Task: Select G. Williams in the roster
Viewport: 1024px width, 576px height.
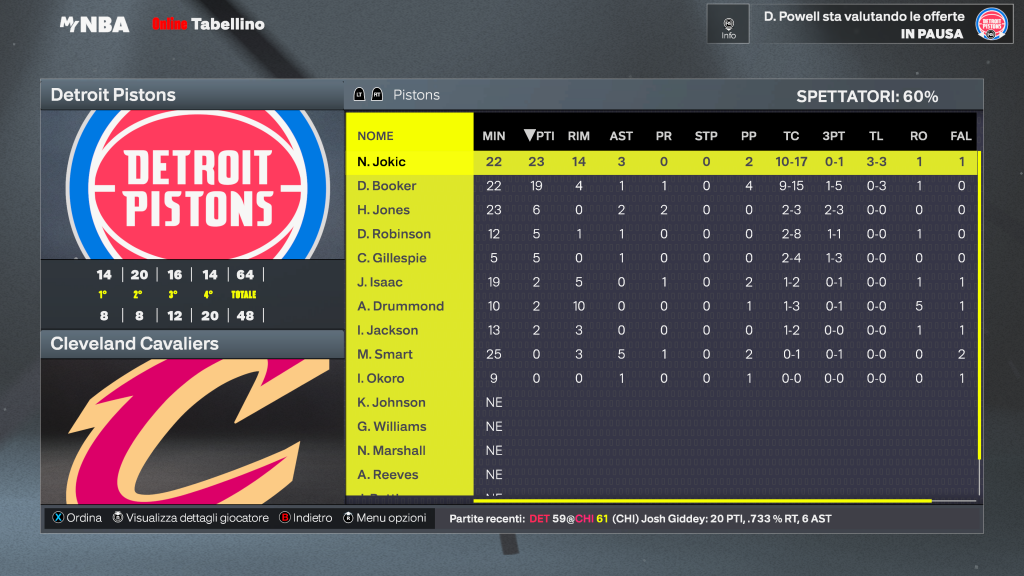Action: coord(392,426)
